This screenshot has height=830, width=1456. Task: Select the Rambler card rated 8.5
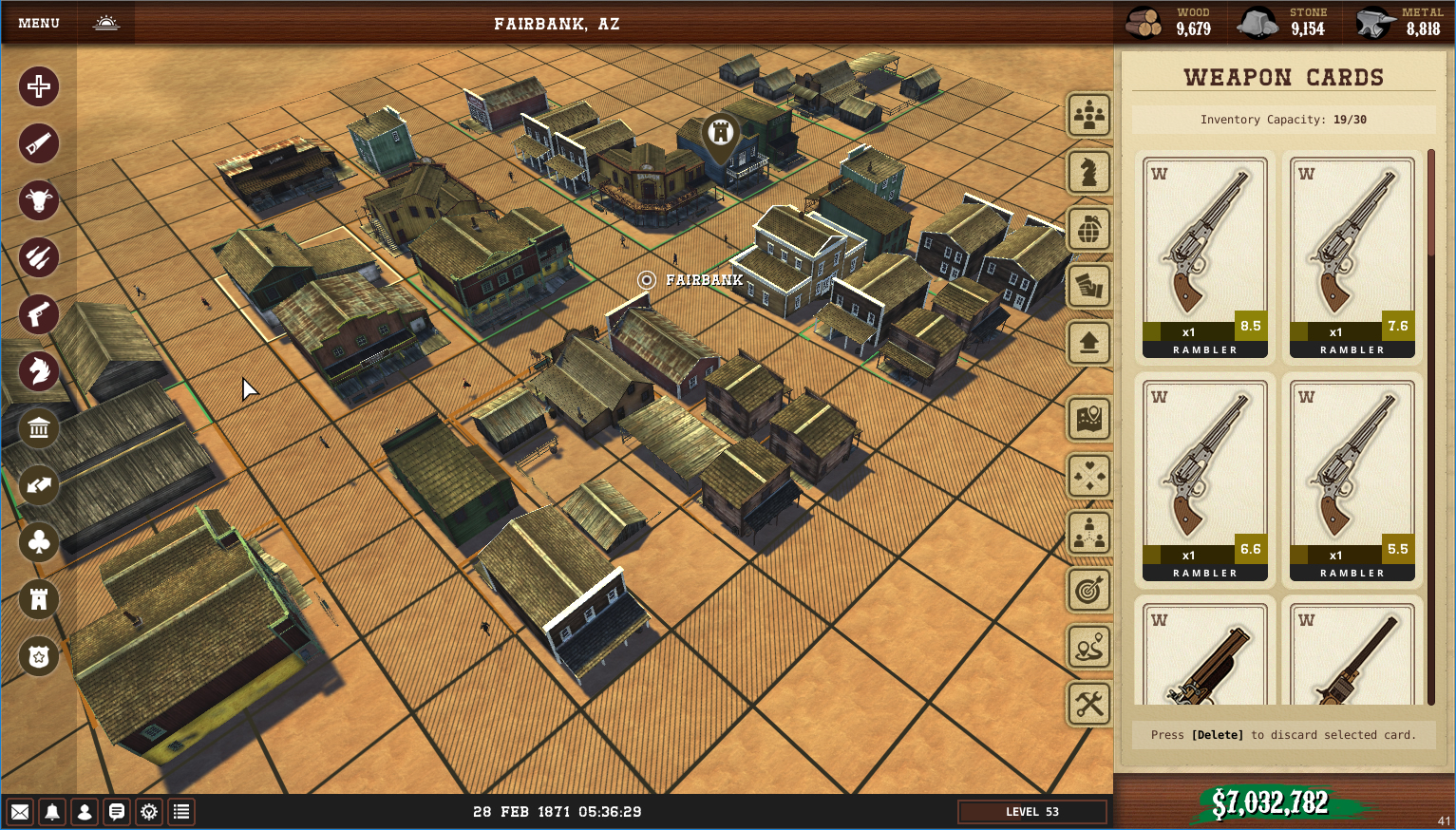[x=1204, y=257]
